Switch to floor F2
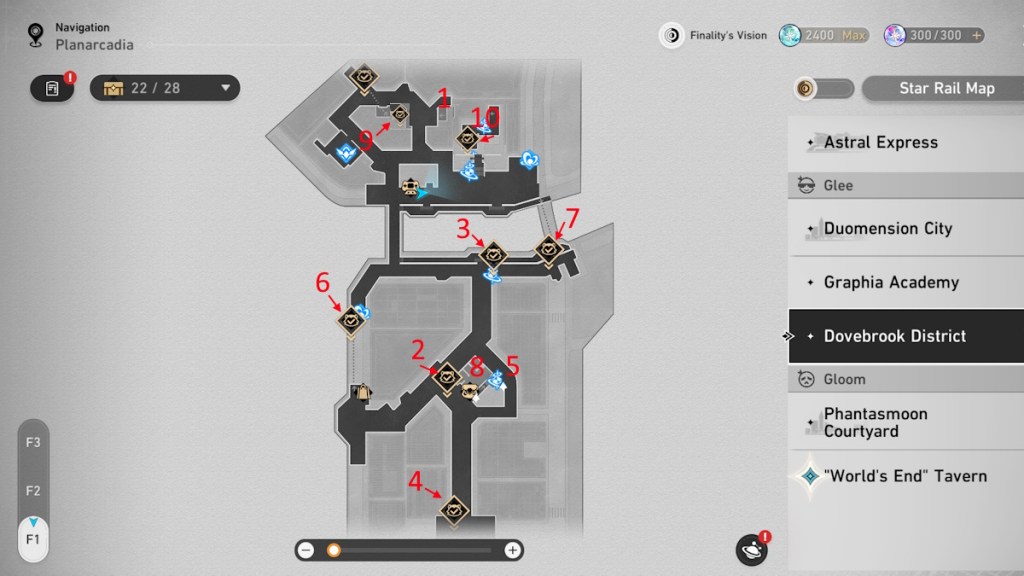This screenshot has height=576, width=1024. point(33,491)
